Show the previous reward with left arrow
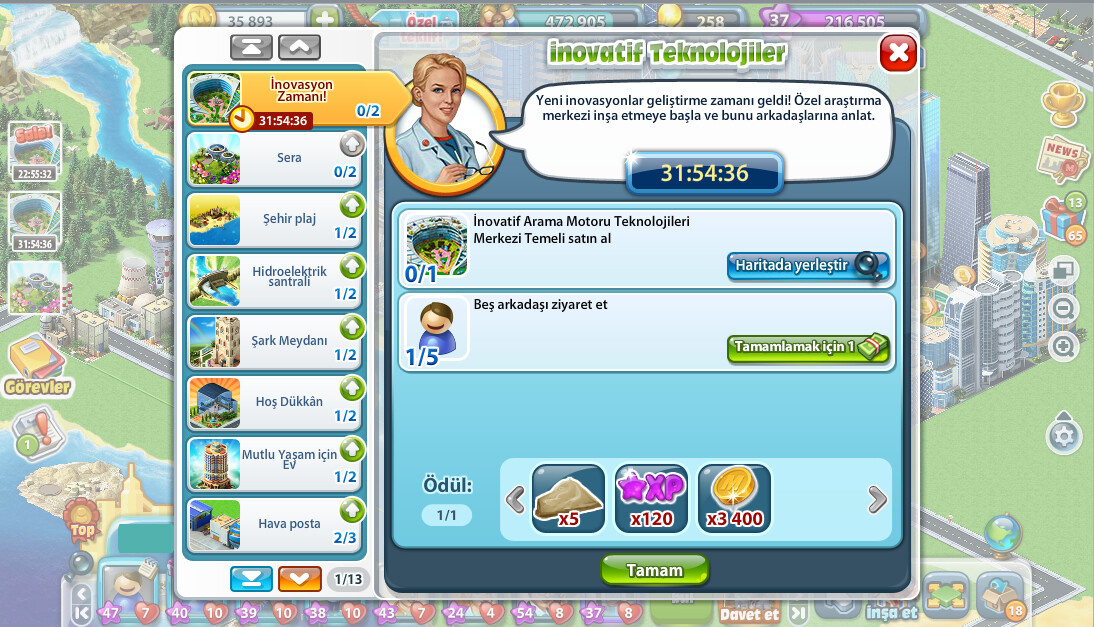1094x627 pixels. click(516, 499)
